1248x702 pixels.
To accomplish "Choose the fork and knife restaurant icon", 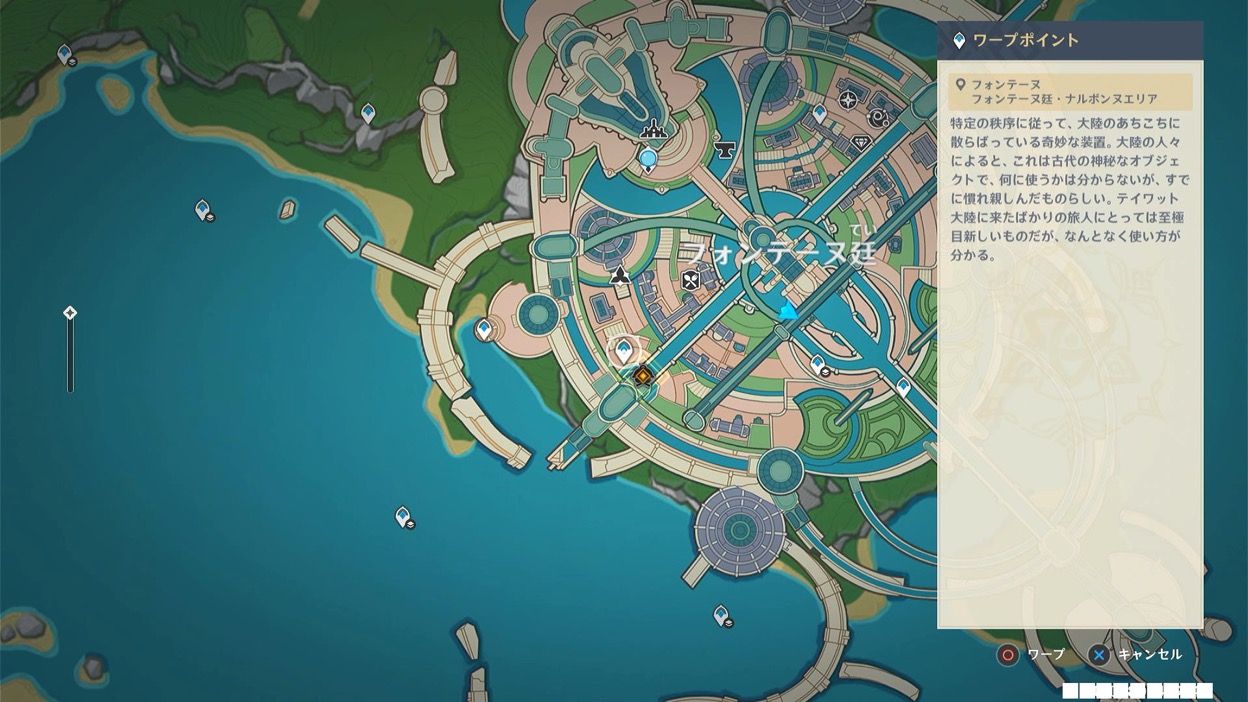I will pyautogui.click(x=690, y=281).
